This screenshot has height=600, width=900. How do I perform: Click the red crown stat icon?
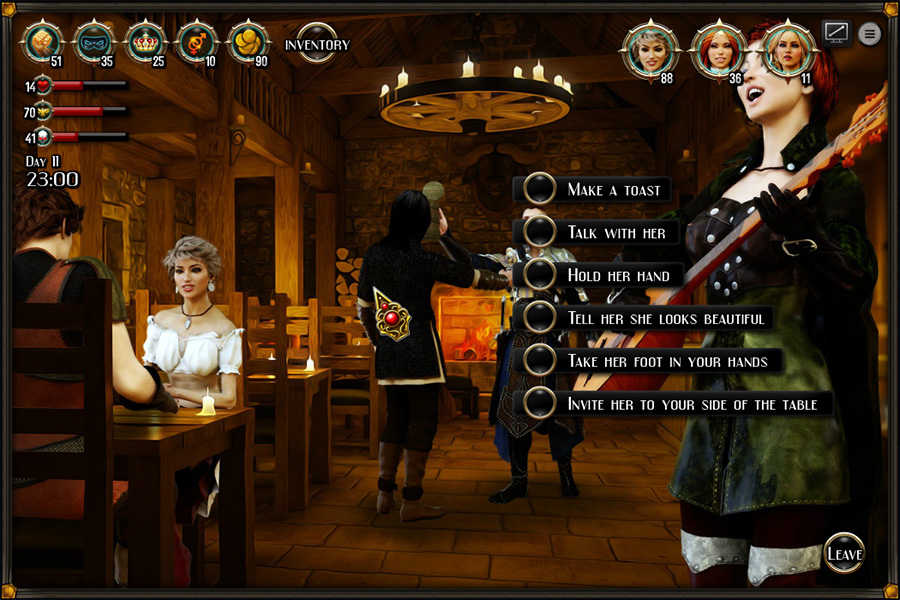(x=146, y=41)
